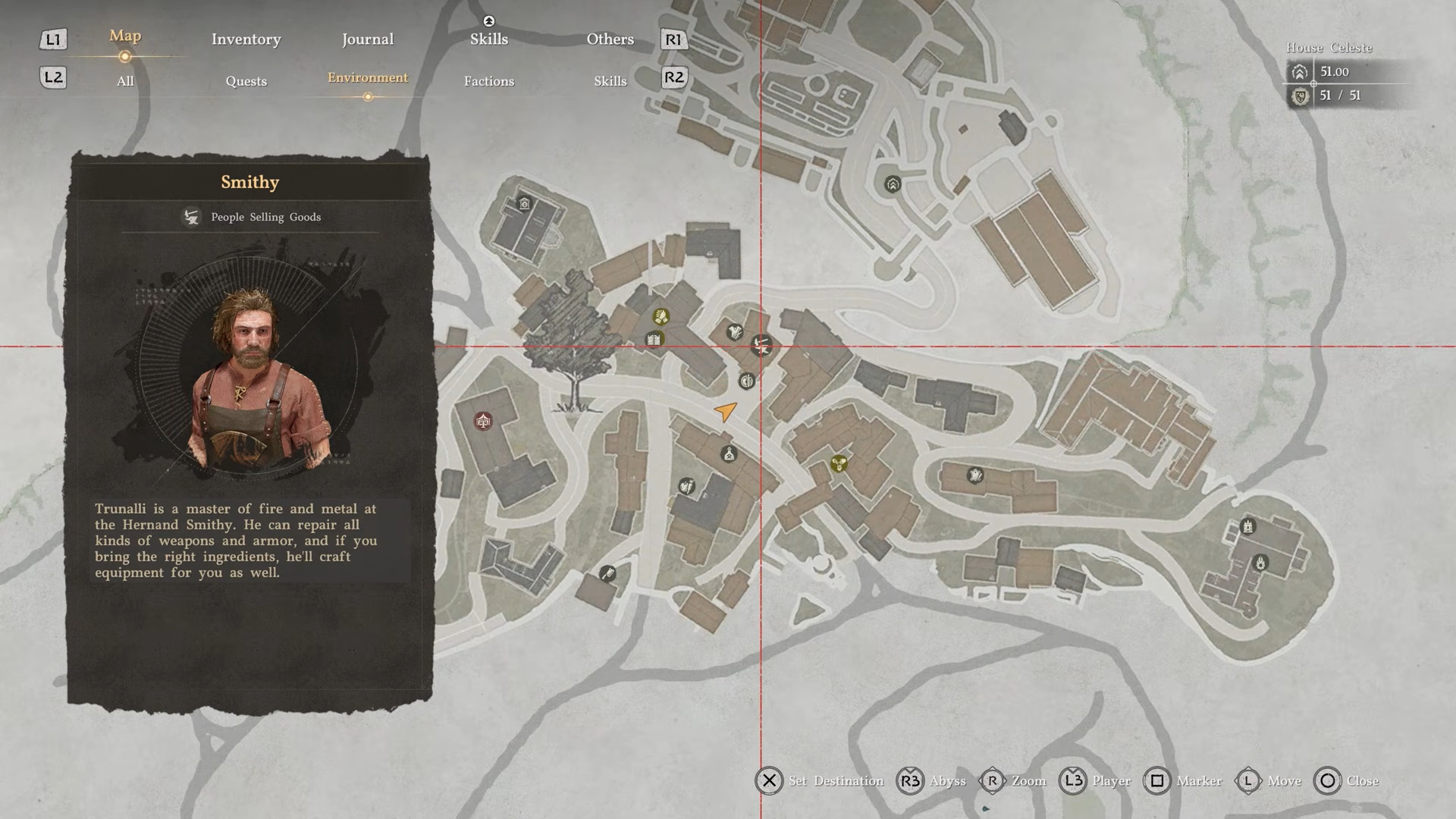Select the Others tab
Viewport: 1456px width, 819px height.
click(610, 39)
